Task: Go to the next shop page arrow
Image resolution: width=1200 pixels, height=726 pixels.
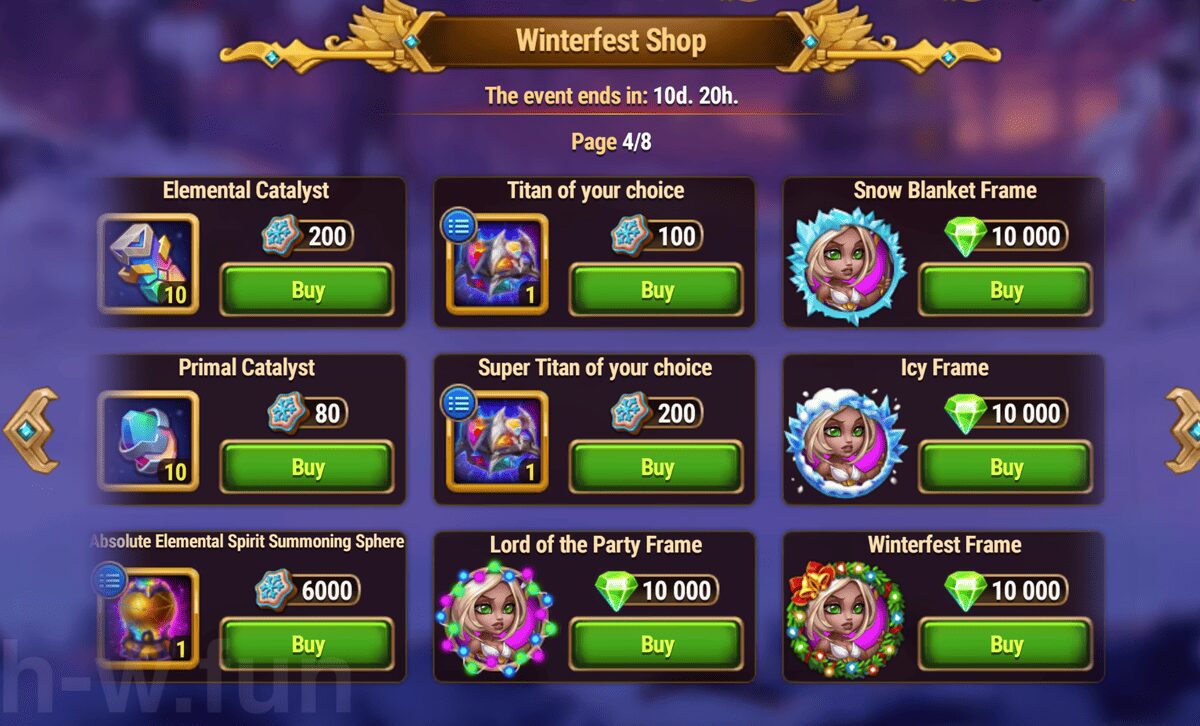Action: [1184, 430]
